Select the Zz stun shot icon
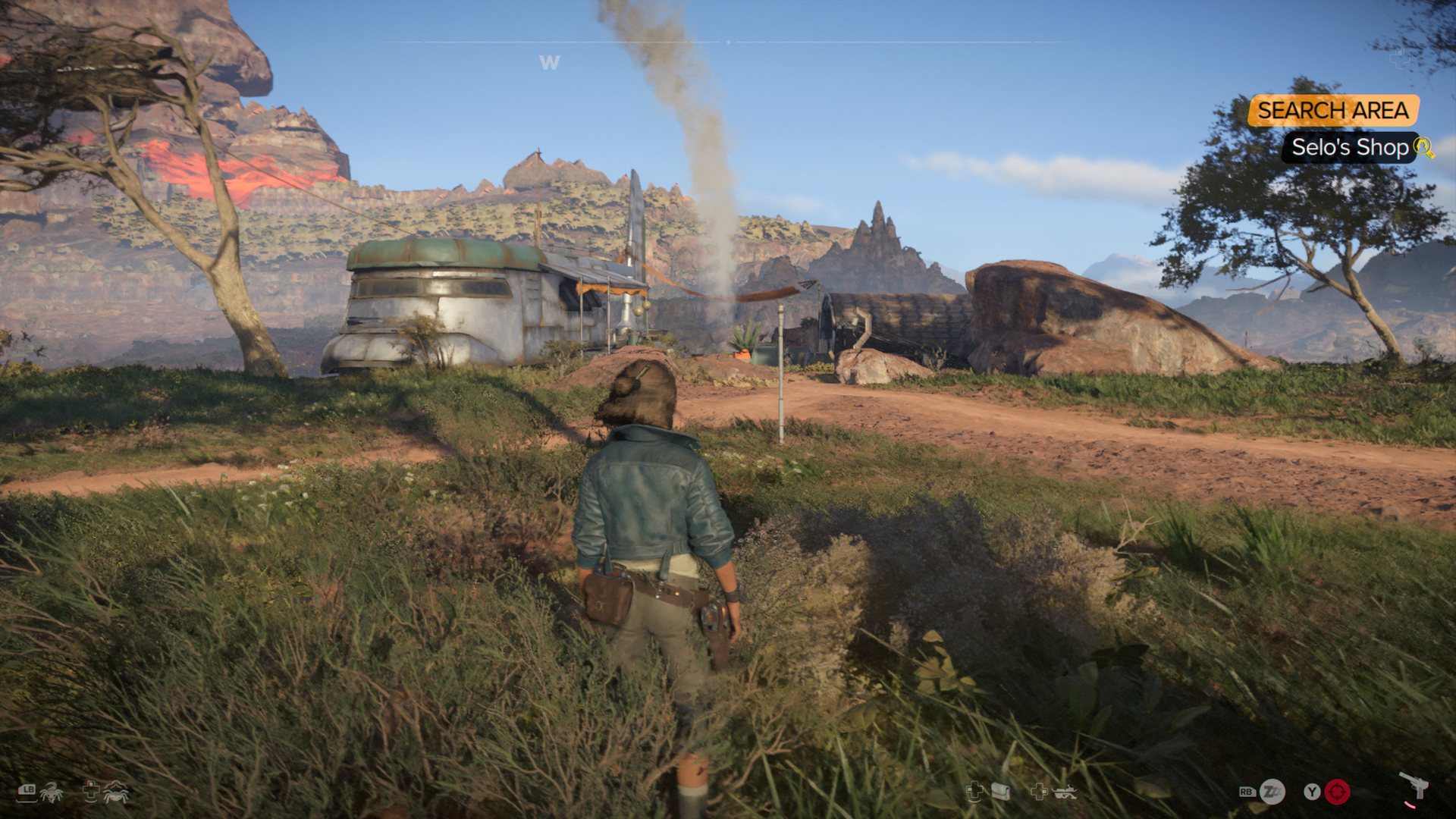The width and height of the screenshot is (1456, 819). 1272,792
